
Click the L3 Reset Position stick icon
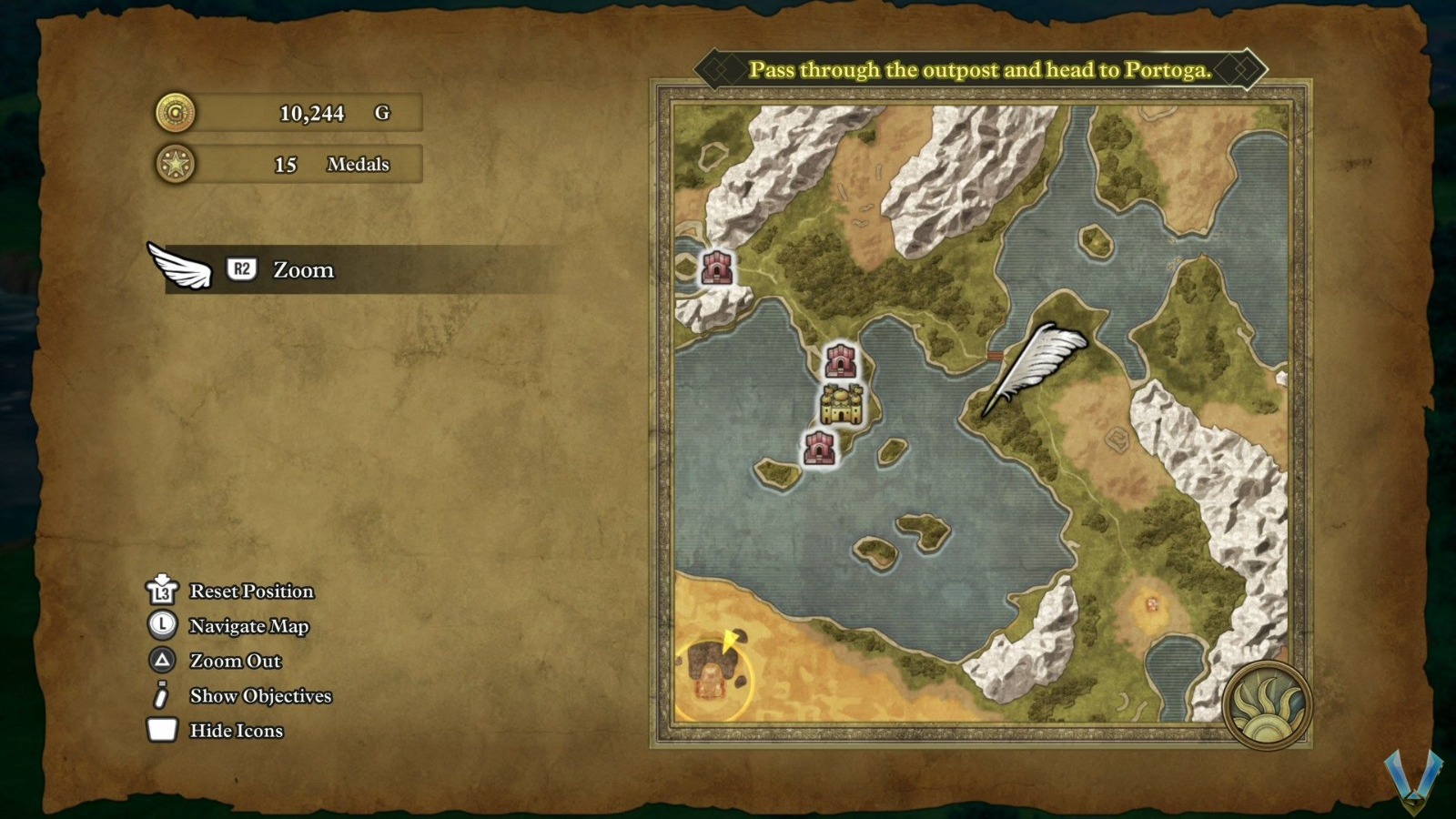tap(160, 591)
